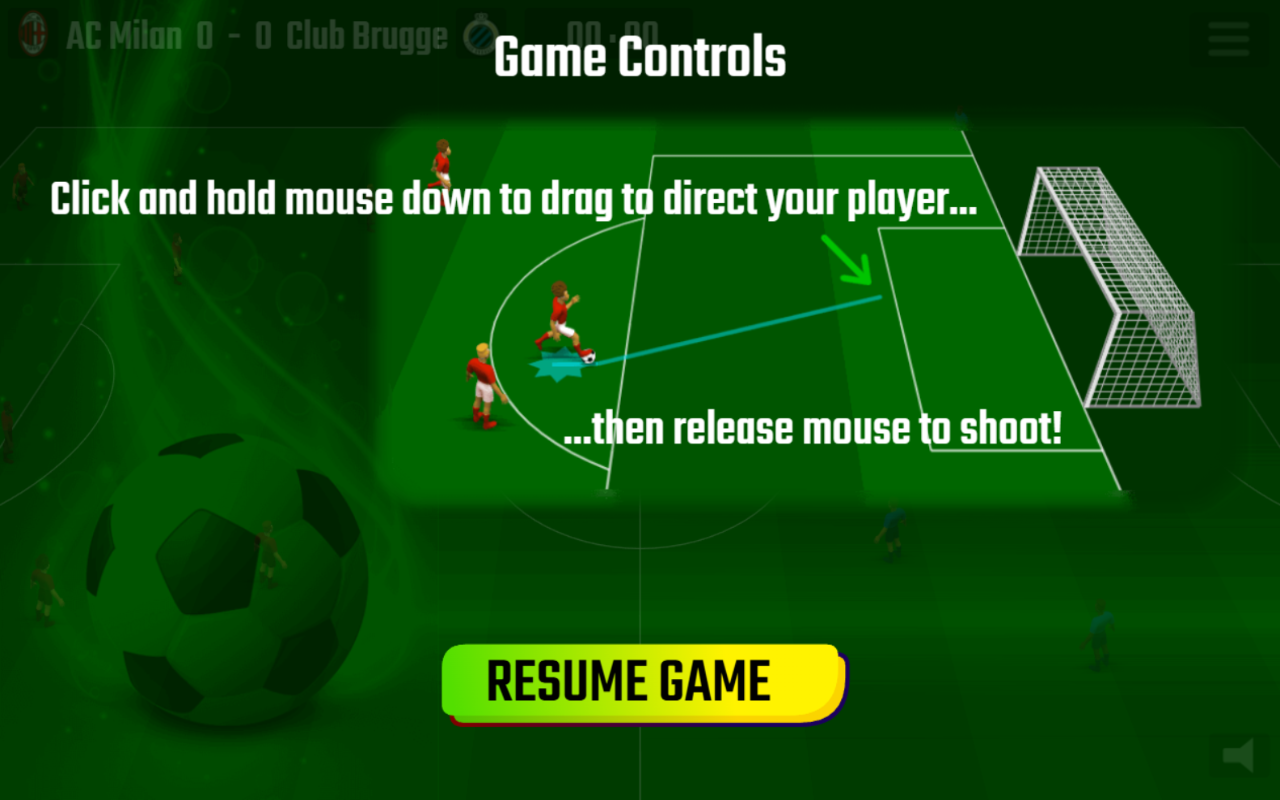
Task: Select the player at the top of the field
Action: (x=443, y=160)
